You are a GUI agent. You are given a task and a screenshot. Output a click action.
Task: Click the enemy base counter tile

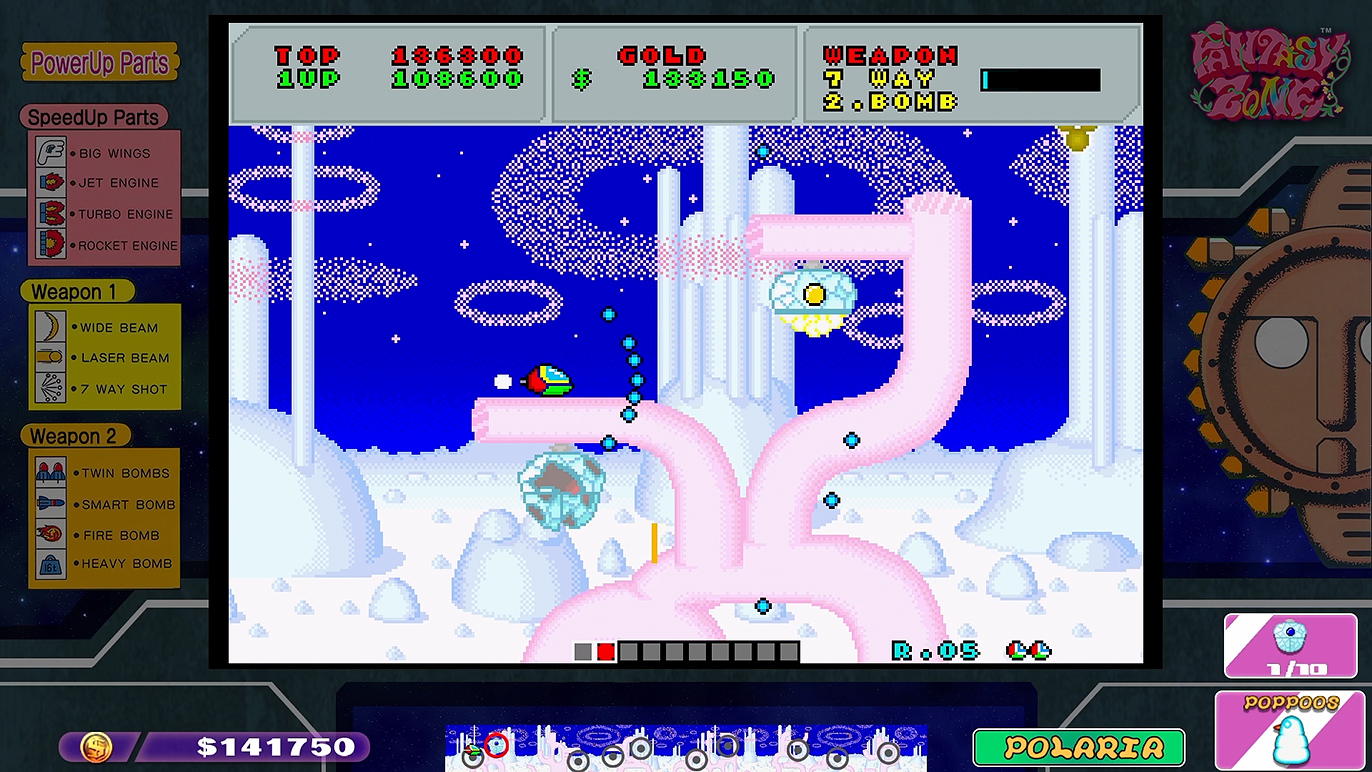point(1288,645)
